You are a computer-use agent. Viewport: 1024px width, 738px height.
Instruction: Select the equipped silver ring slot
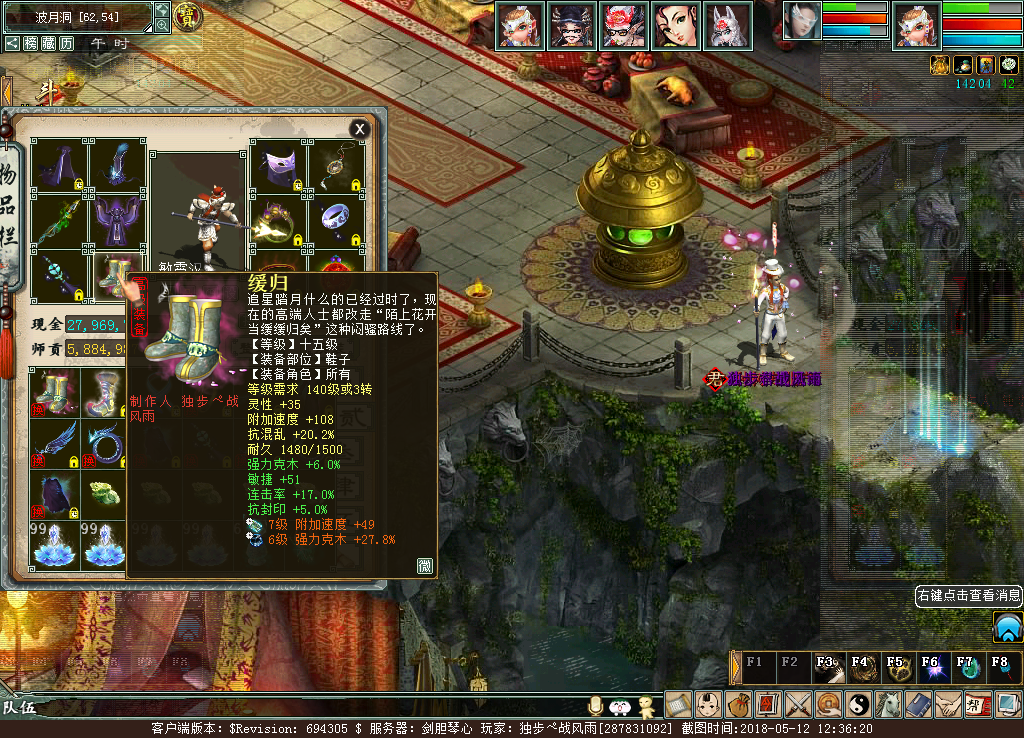[337, 220]
